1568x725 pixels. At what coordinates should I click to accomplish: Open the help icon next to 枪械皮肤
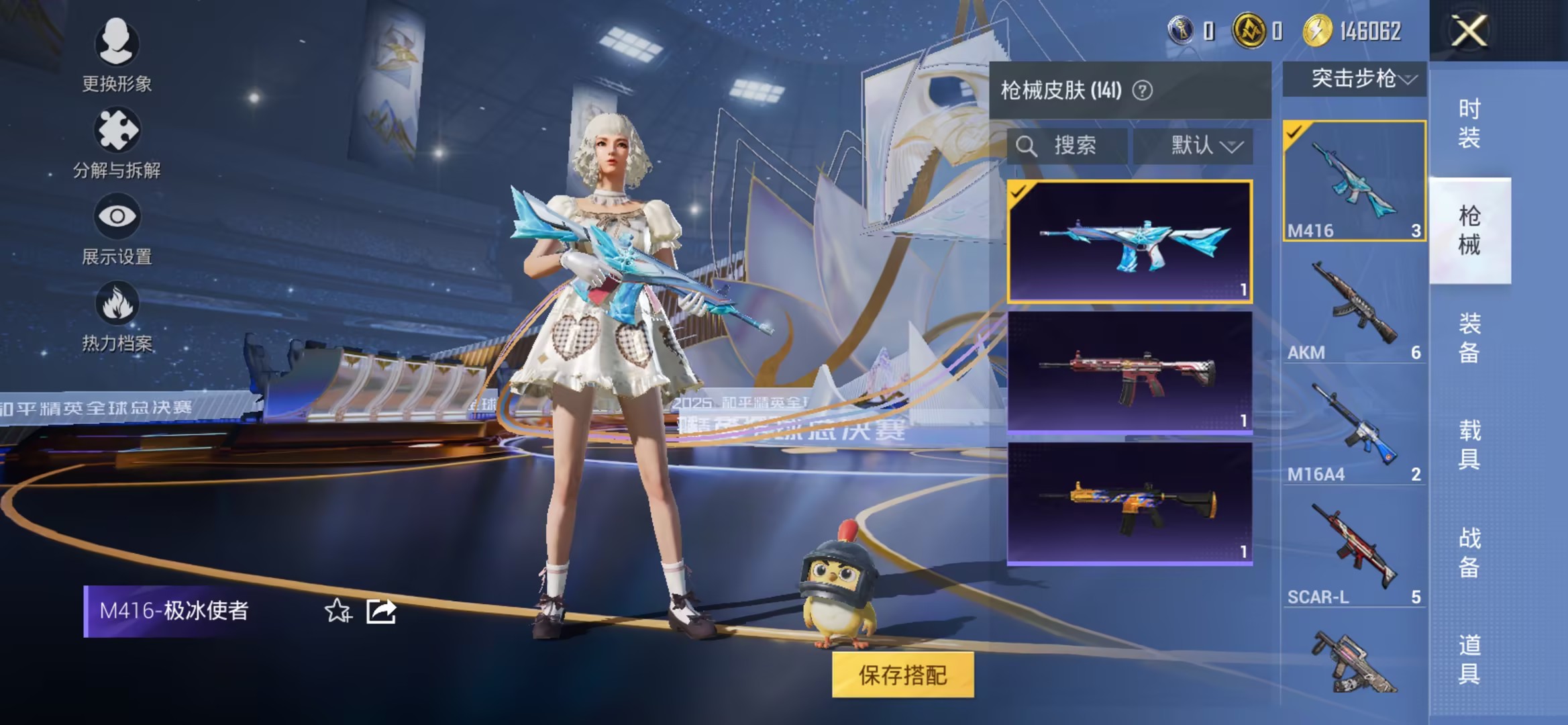pyautogui.click(x=1144, y=90)
